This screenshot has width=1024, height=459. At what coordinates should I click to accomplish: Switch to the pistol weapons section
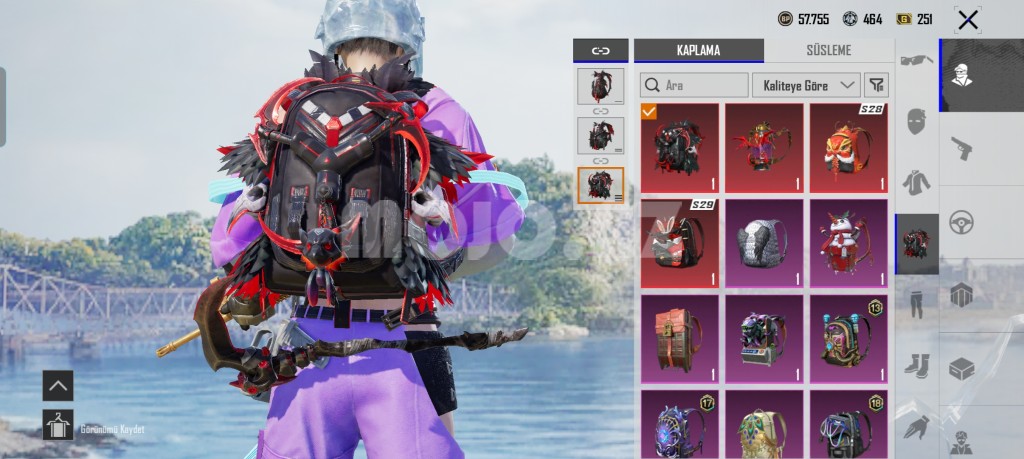(961, 148)
